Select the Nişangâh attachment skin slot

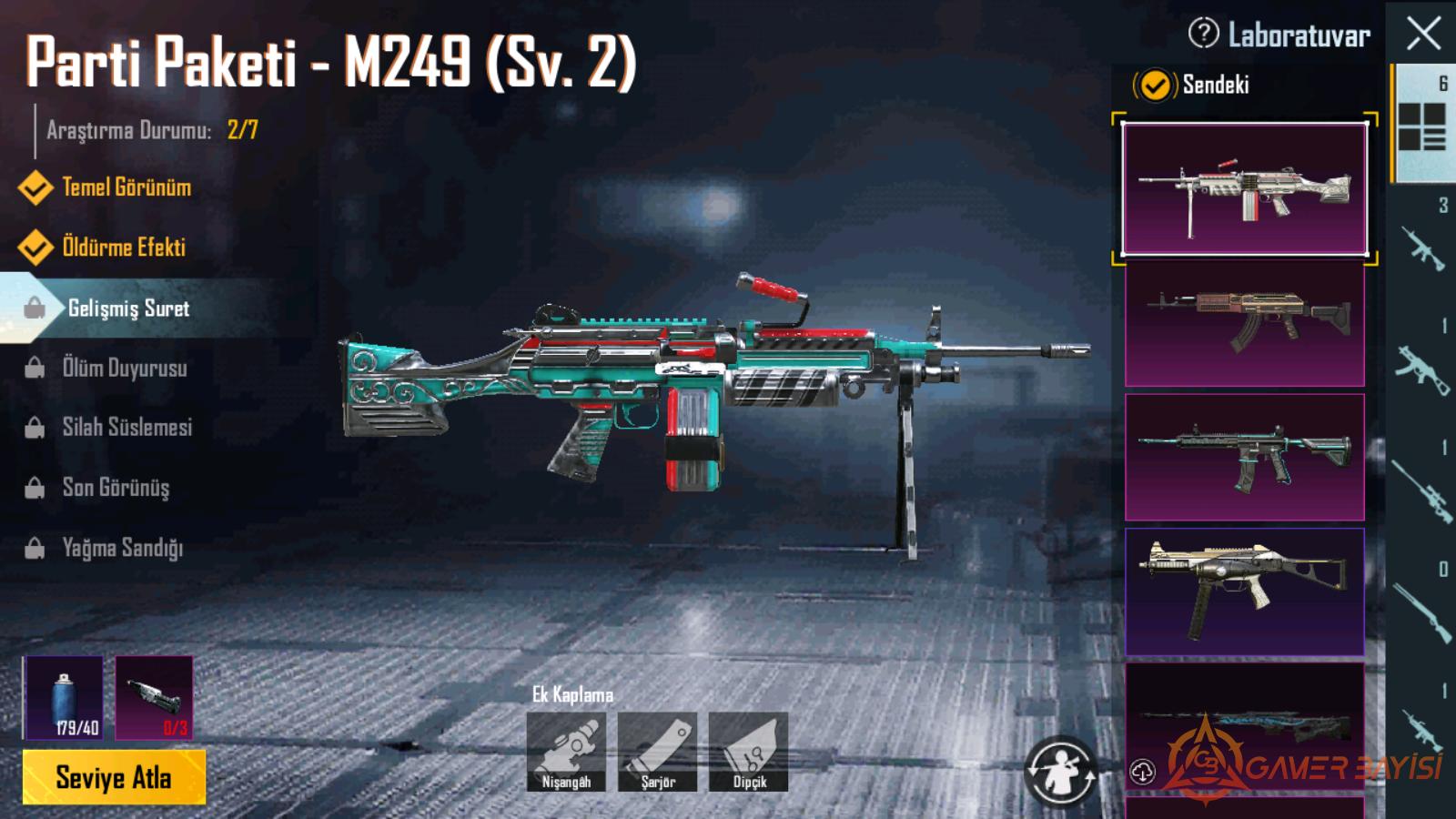566,752
